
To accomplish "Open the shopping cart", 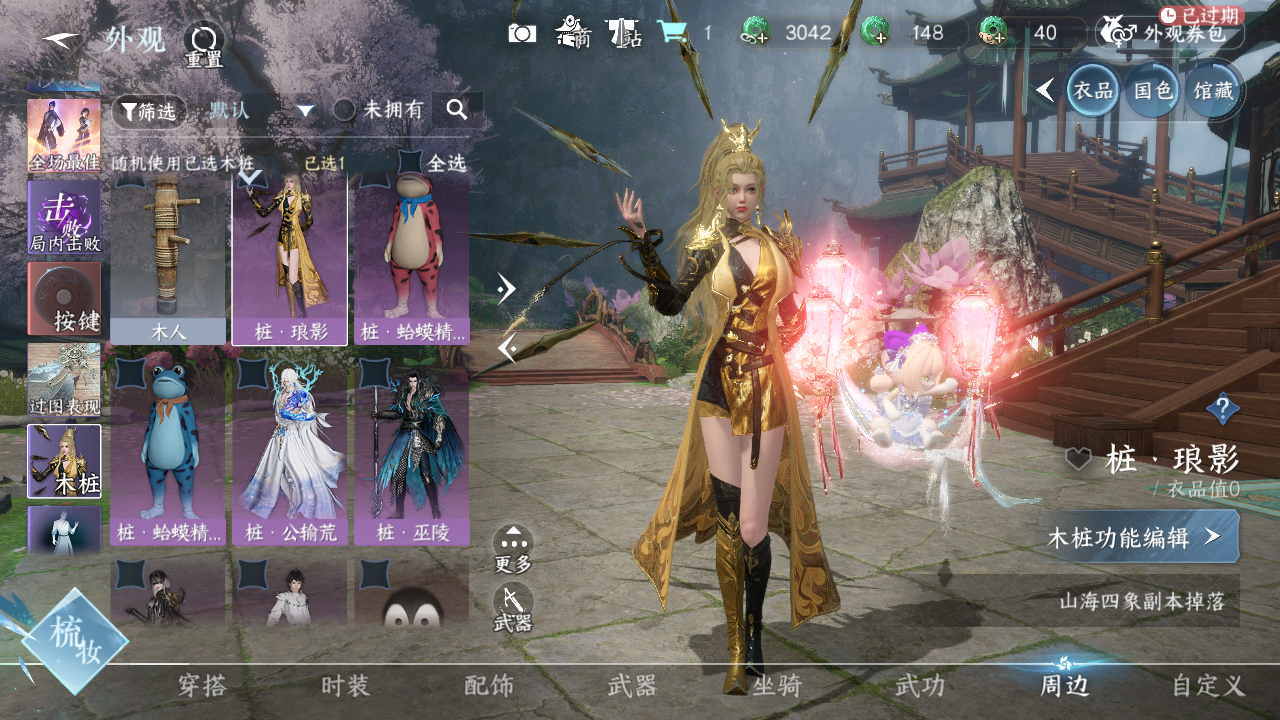I will tap(671, 33).
